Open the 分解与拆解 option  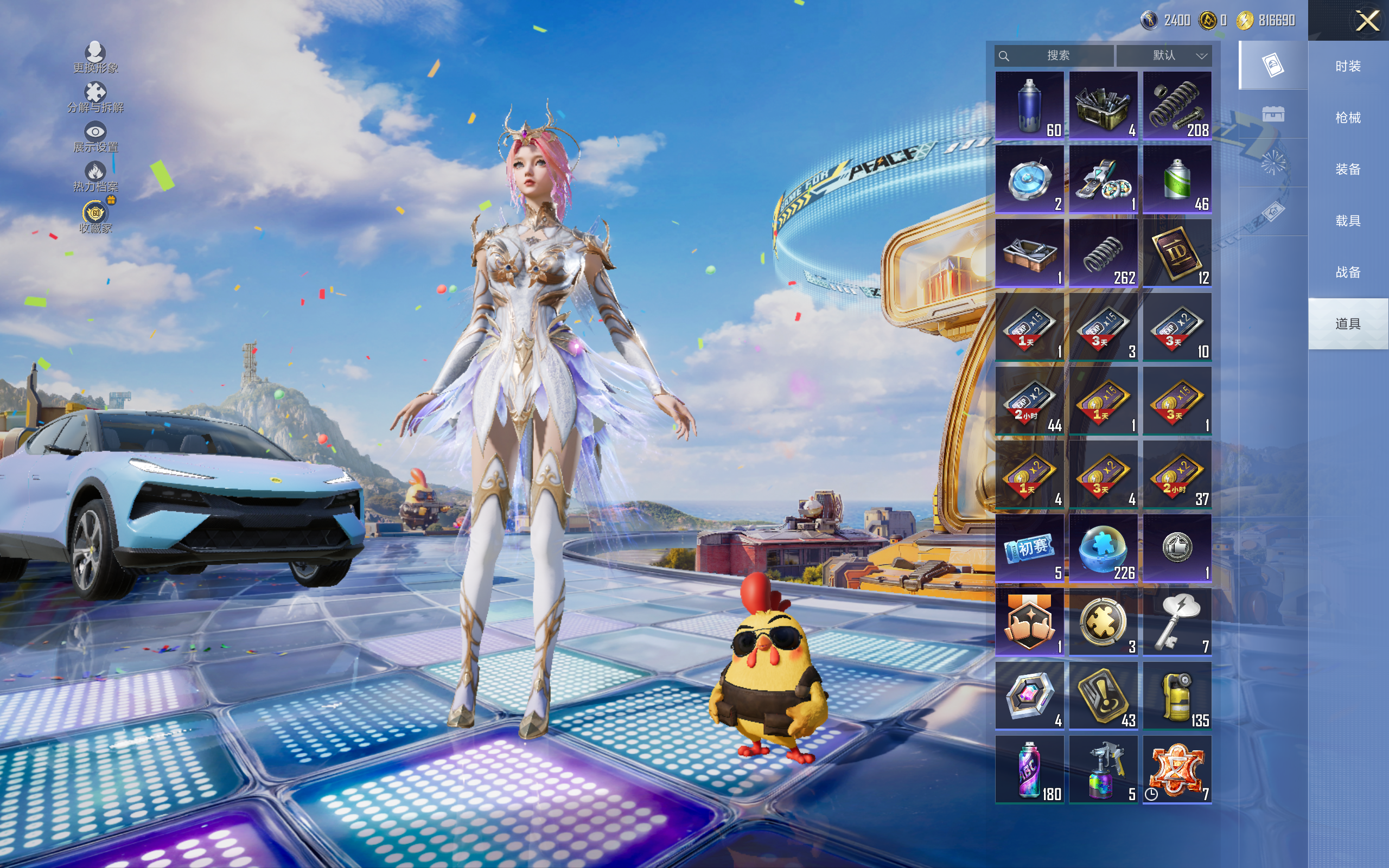pyautogui.click(x=95, y=98)
